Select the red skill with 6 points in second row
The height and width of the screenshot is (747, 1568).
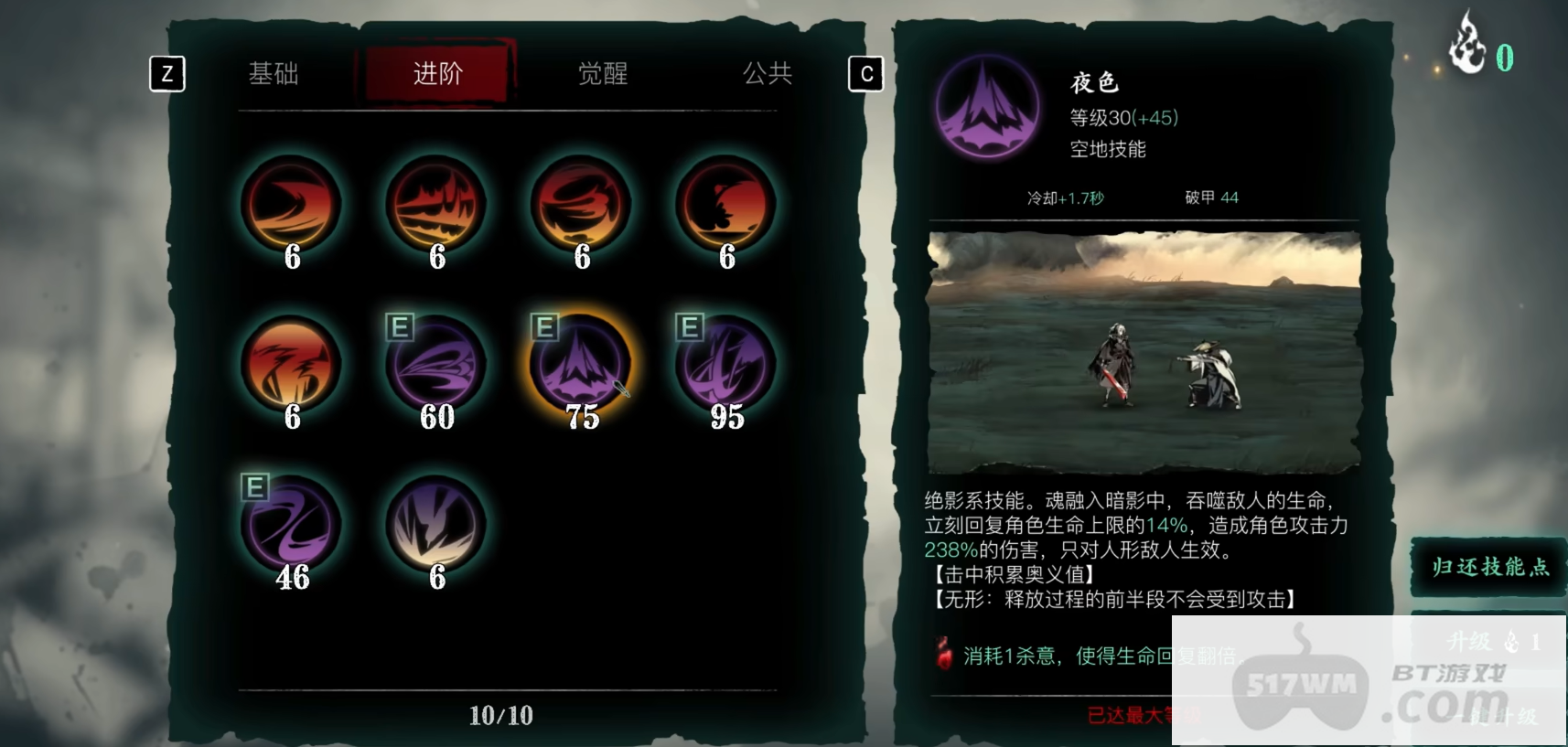coord(292,366)
